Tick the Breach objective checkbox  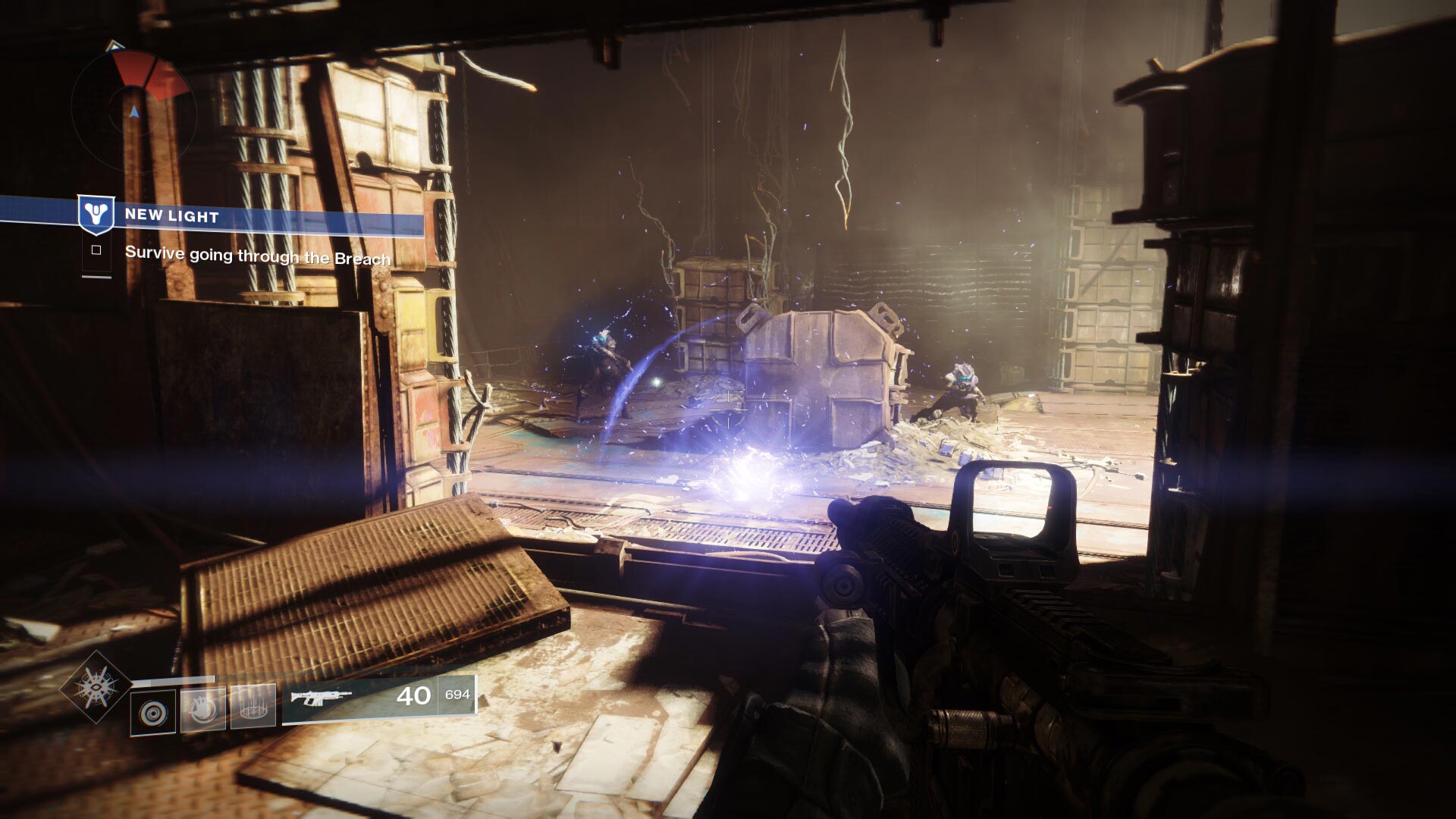point(96,250)
